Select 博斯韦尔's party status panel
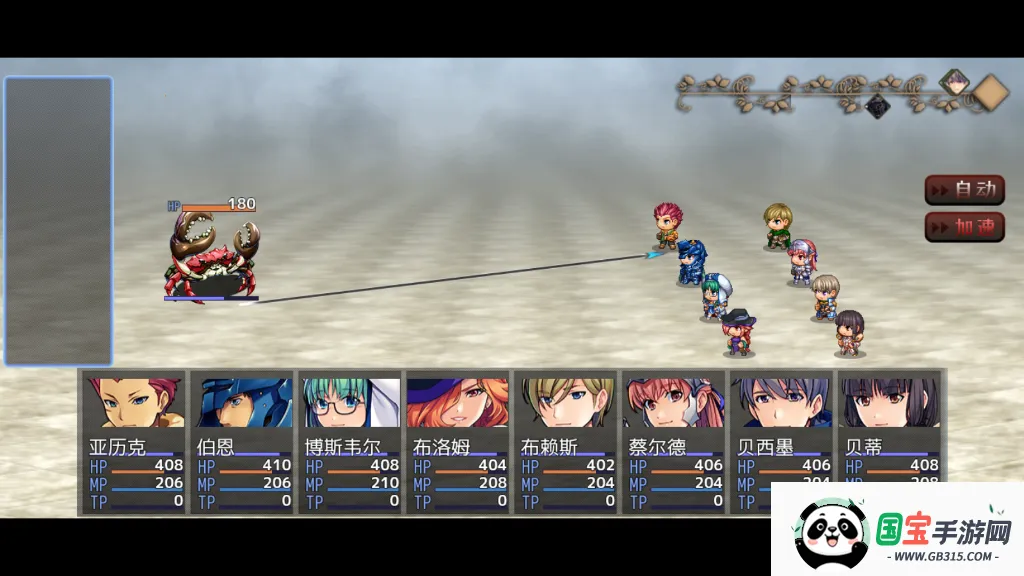 (x=351, y=443)
